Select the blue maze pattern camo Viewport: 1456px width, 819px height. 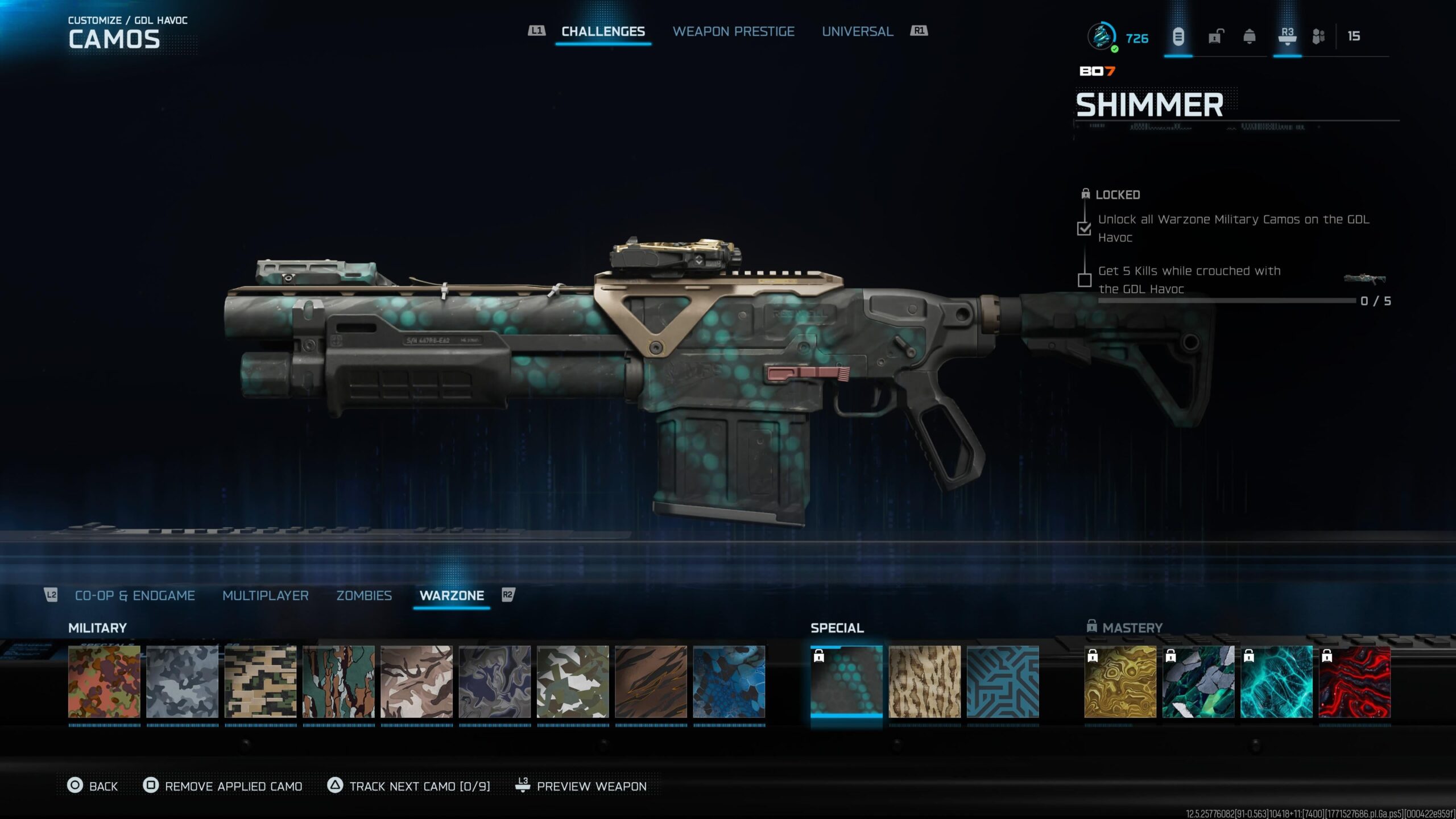point(1003,681)
